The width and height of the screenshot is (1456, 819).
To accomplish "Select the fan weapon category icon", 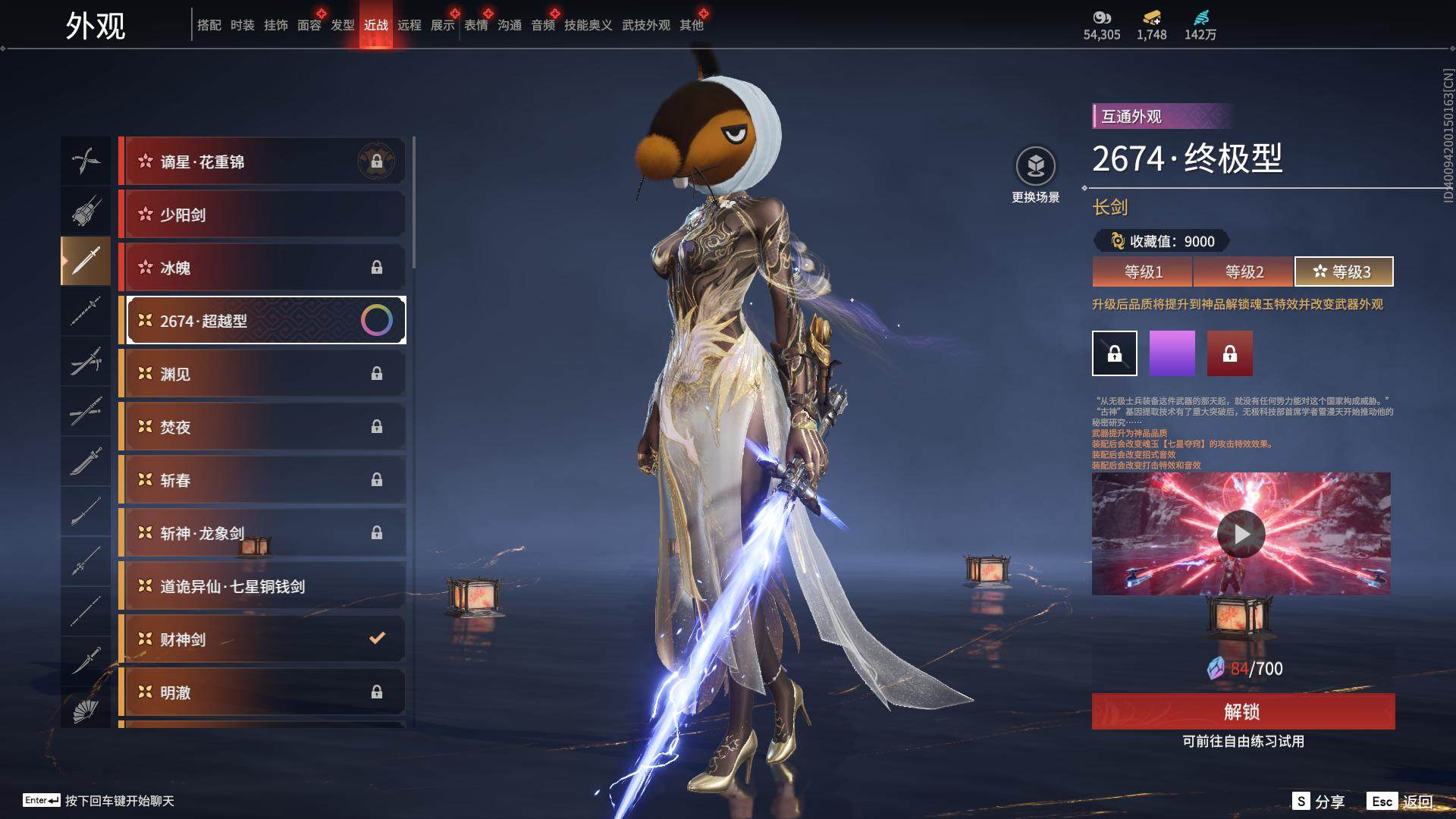I will (x=86, y=711).
